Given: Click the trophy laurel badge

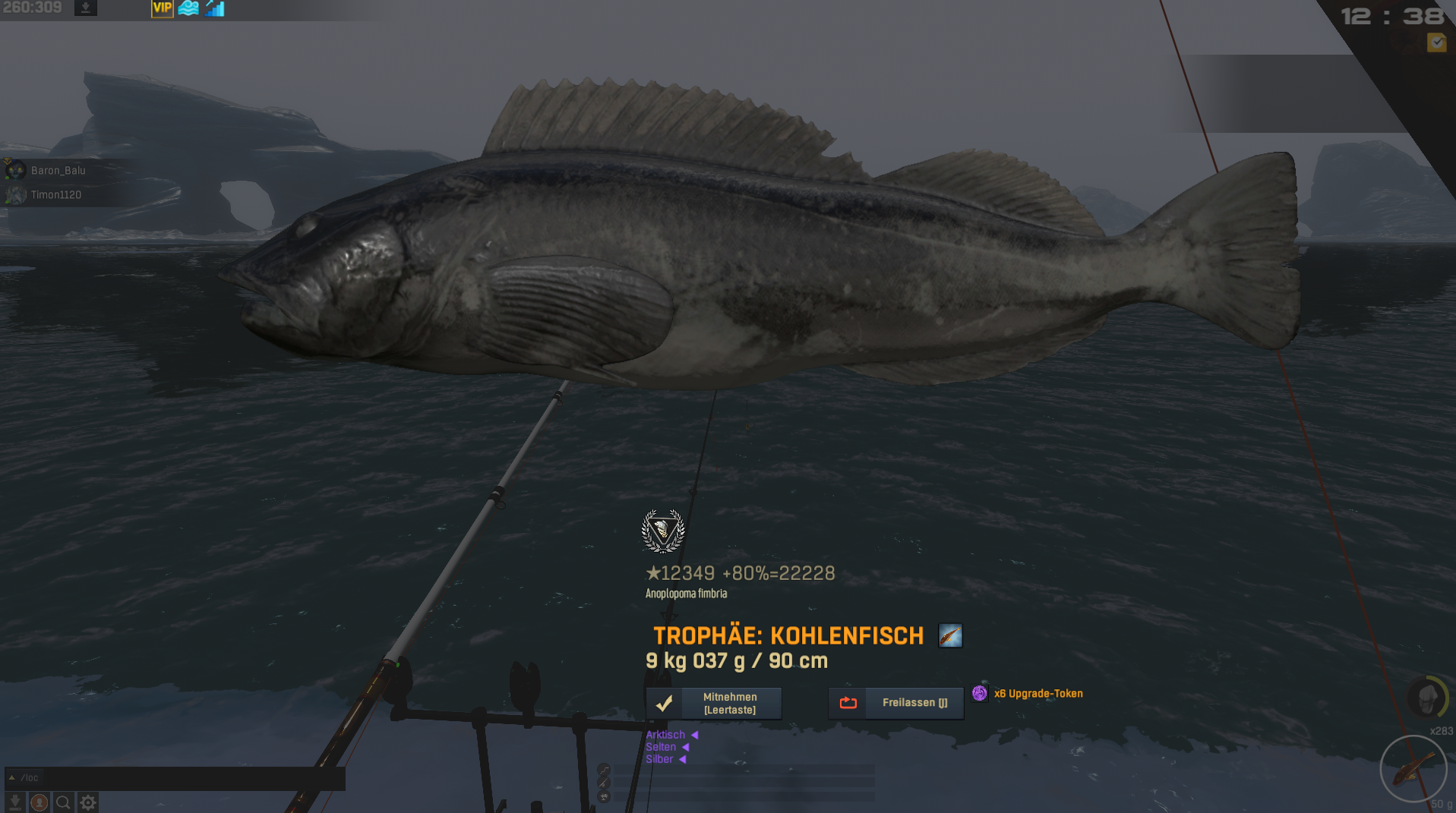Looking at the screenshot, I should coord(663,531).
